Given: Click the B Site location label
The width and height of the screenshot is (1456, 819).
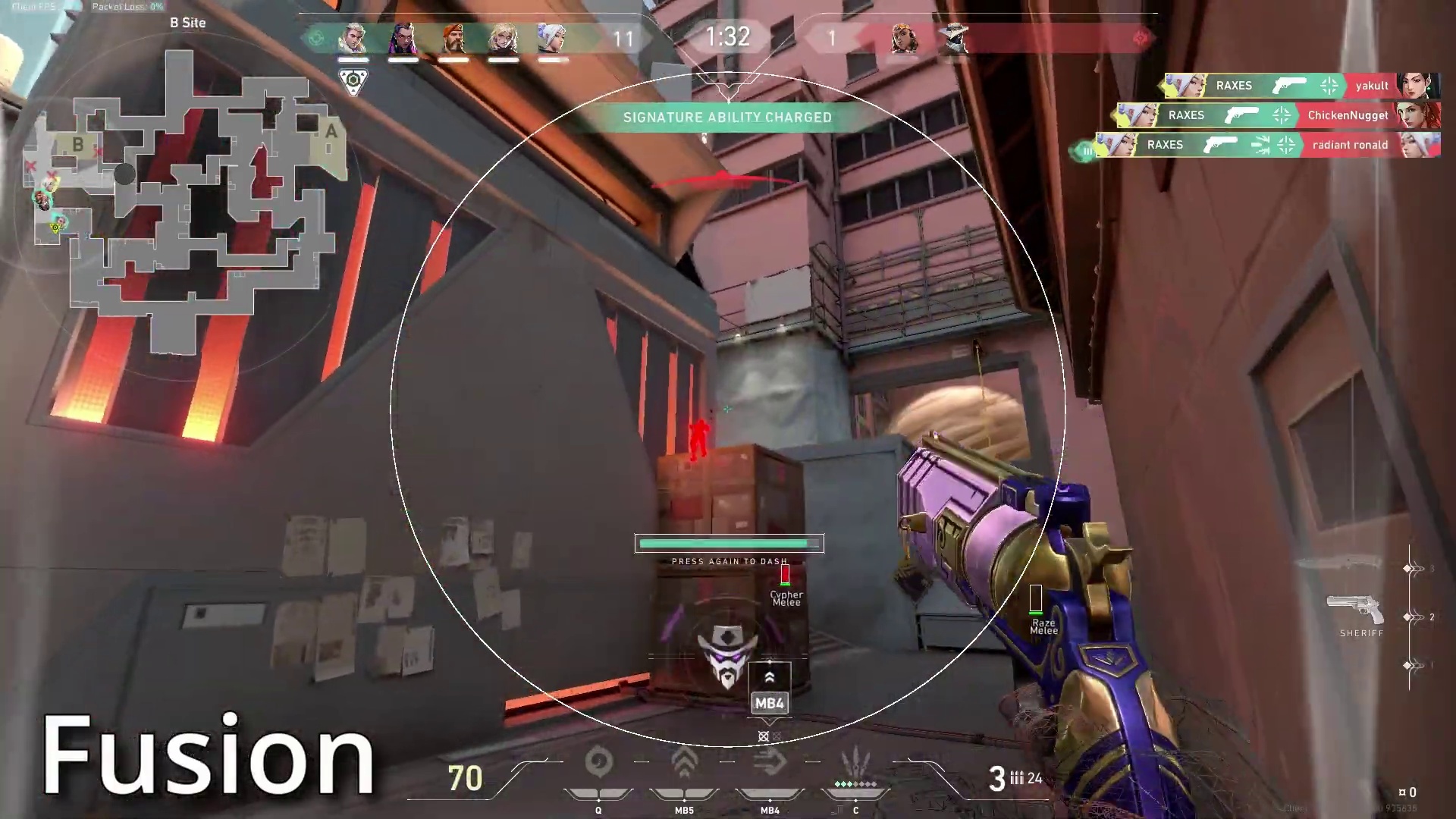Looking at the screenshot, I should click(187, 23).
